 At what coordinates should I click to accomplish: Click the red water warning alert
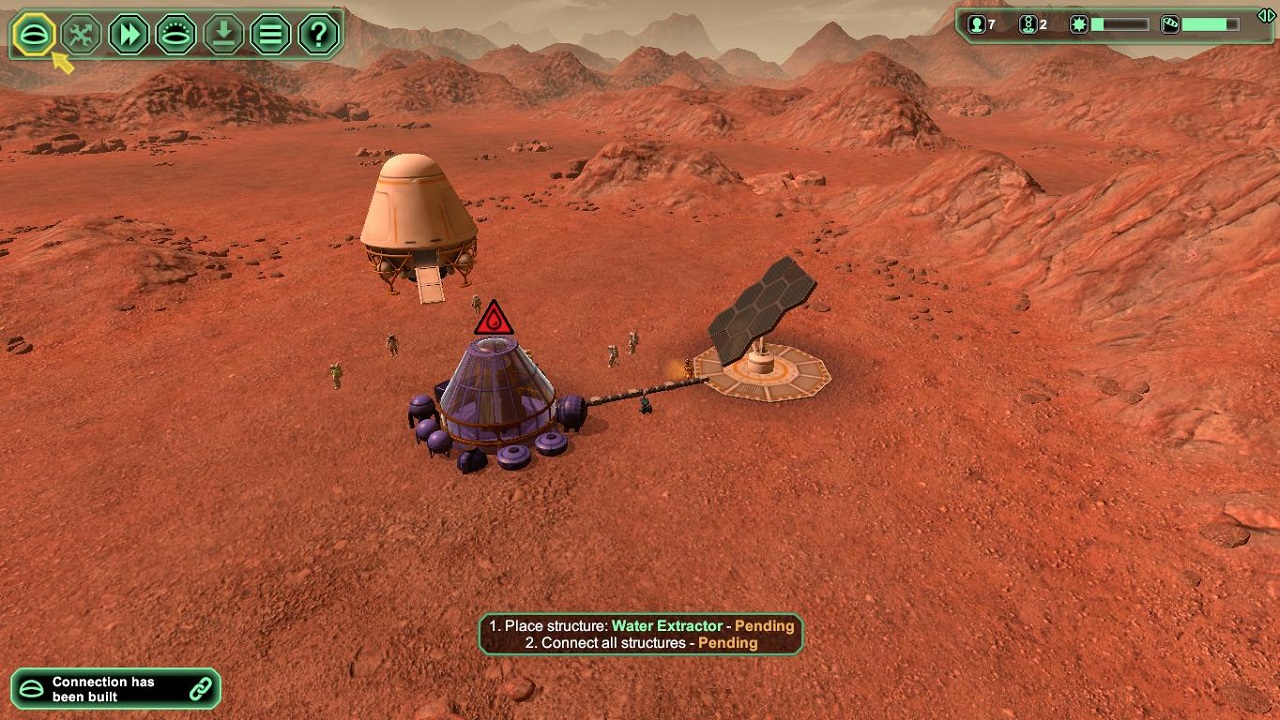point(493,320)
